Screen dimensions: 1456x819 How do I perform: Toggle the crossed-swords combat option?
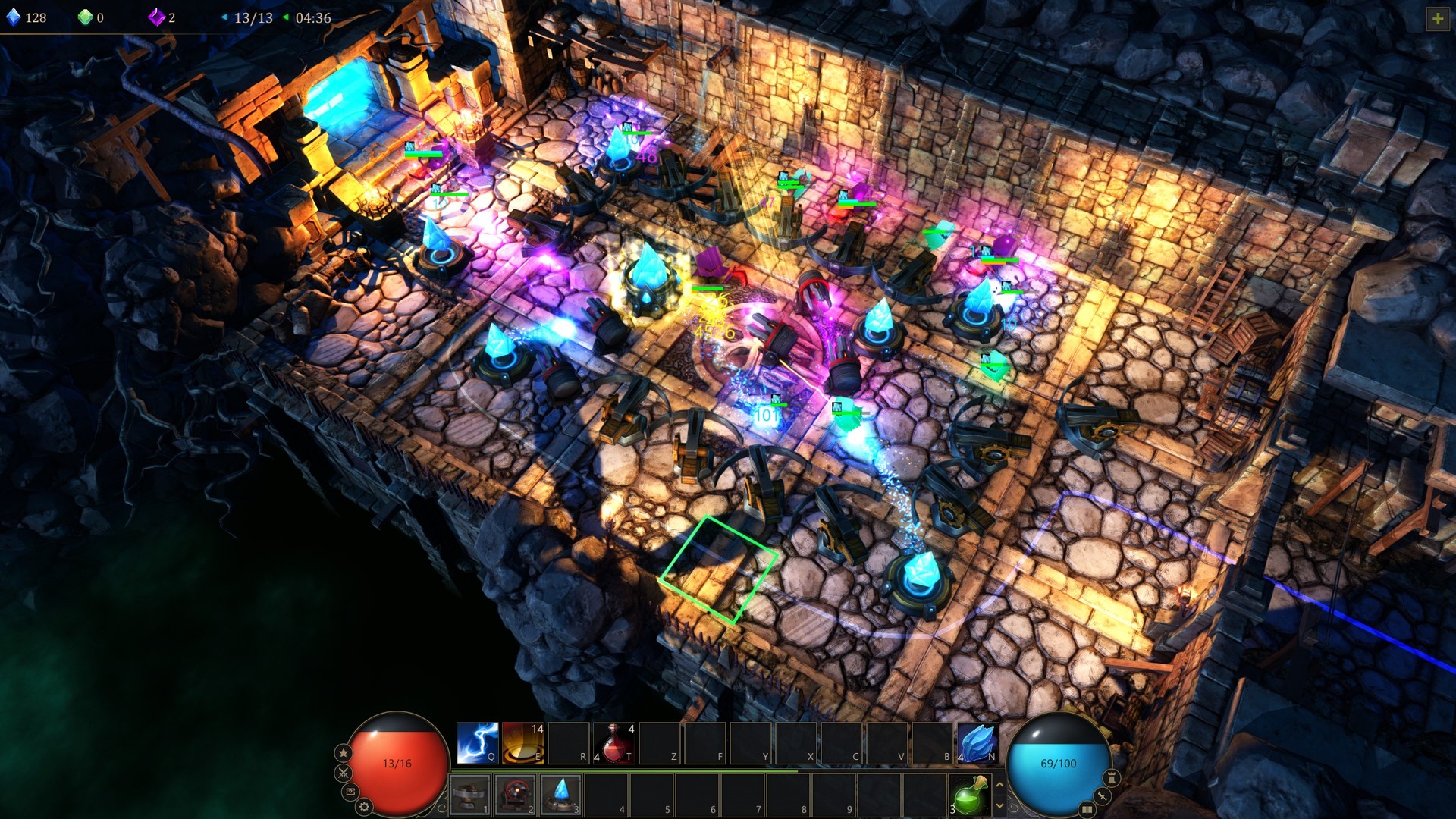click(x=343, y=773)
